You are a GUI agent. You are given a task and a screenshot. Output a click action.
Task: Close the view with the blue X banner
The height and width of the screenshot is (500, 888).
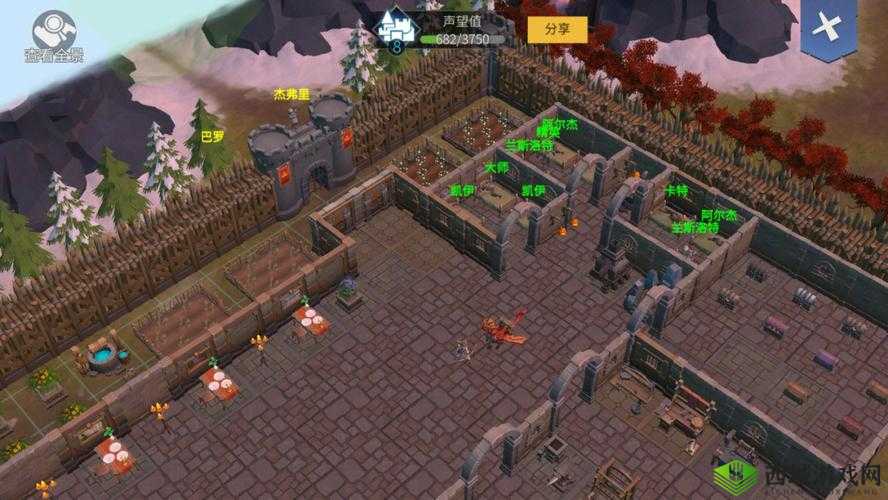pos(829,28)
